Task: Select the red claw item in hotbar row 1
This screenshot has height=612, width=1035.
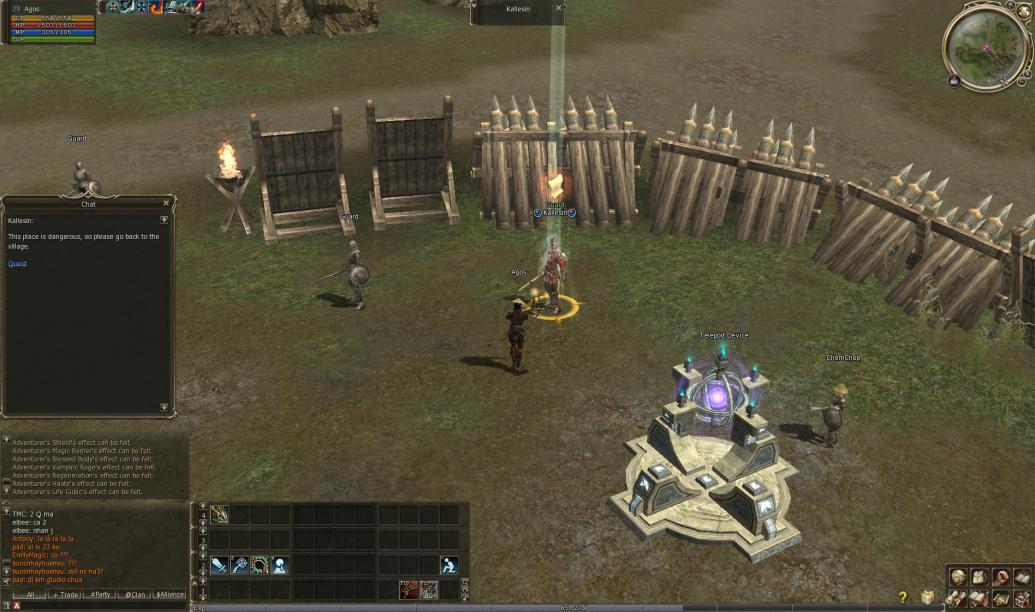Action: [408, 590]
